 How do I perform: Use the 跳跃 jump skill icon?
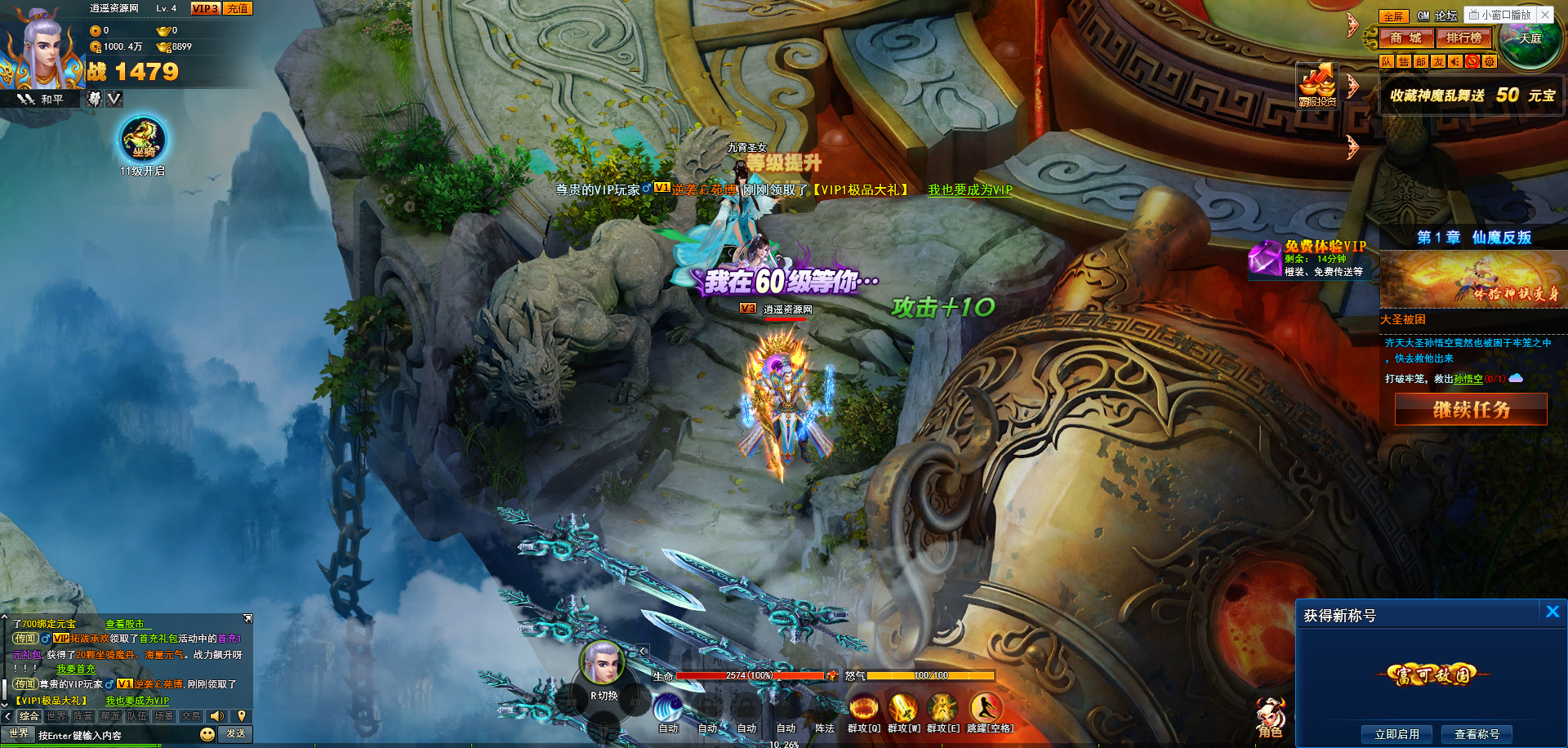pyautogui.click(x=987, y=707)
